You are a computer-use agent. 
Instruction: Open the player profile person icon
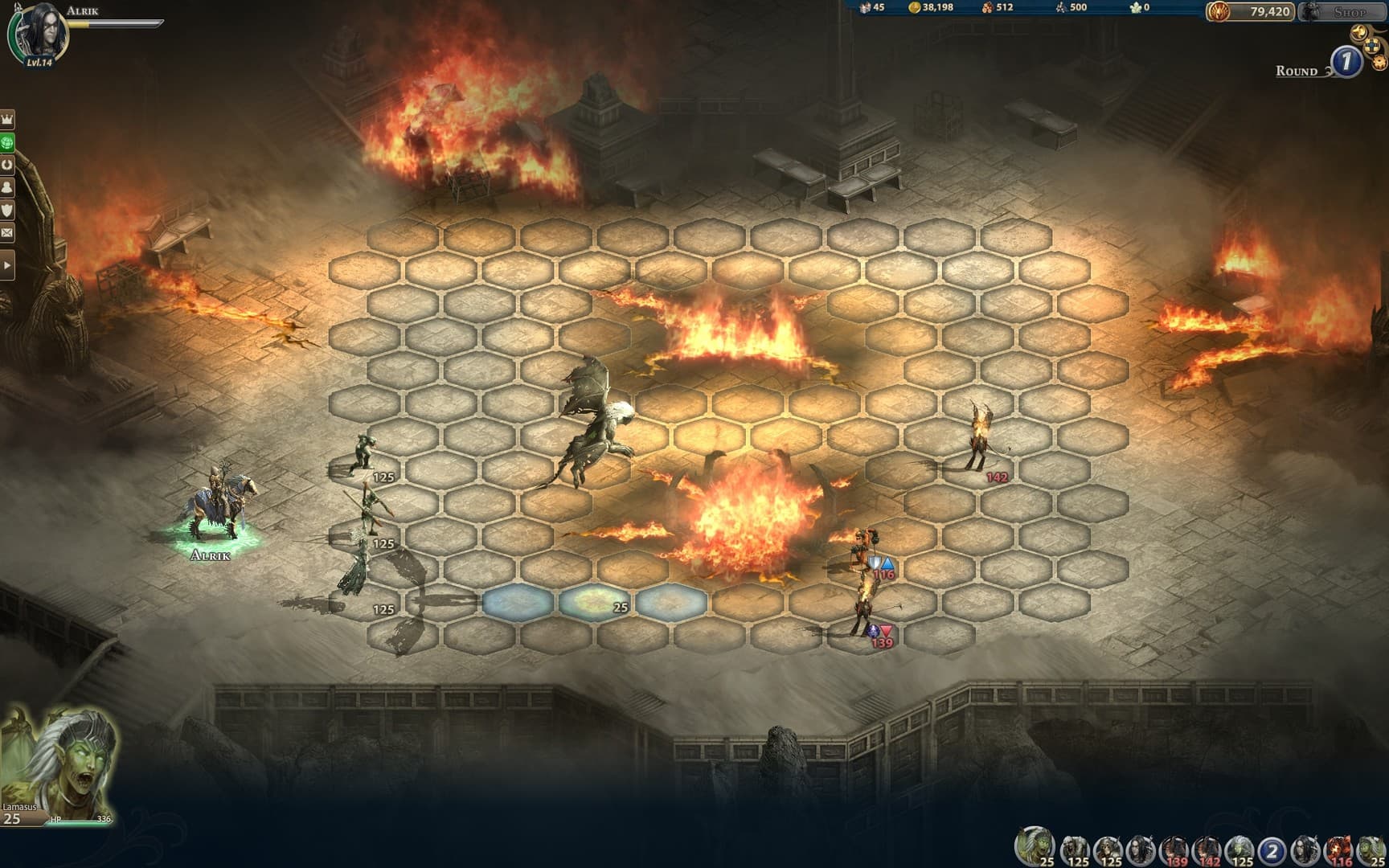(x=7, y=186)
